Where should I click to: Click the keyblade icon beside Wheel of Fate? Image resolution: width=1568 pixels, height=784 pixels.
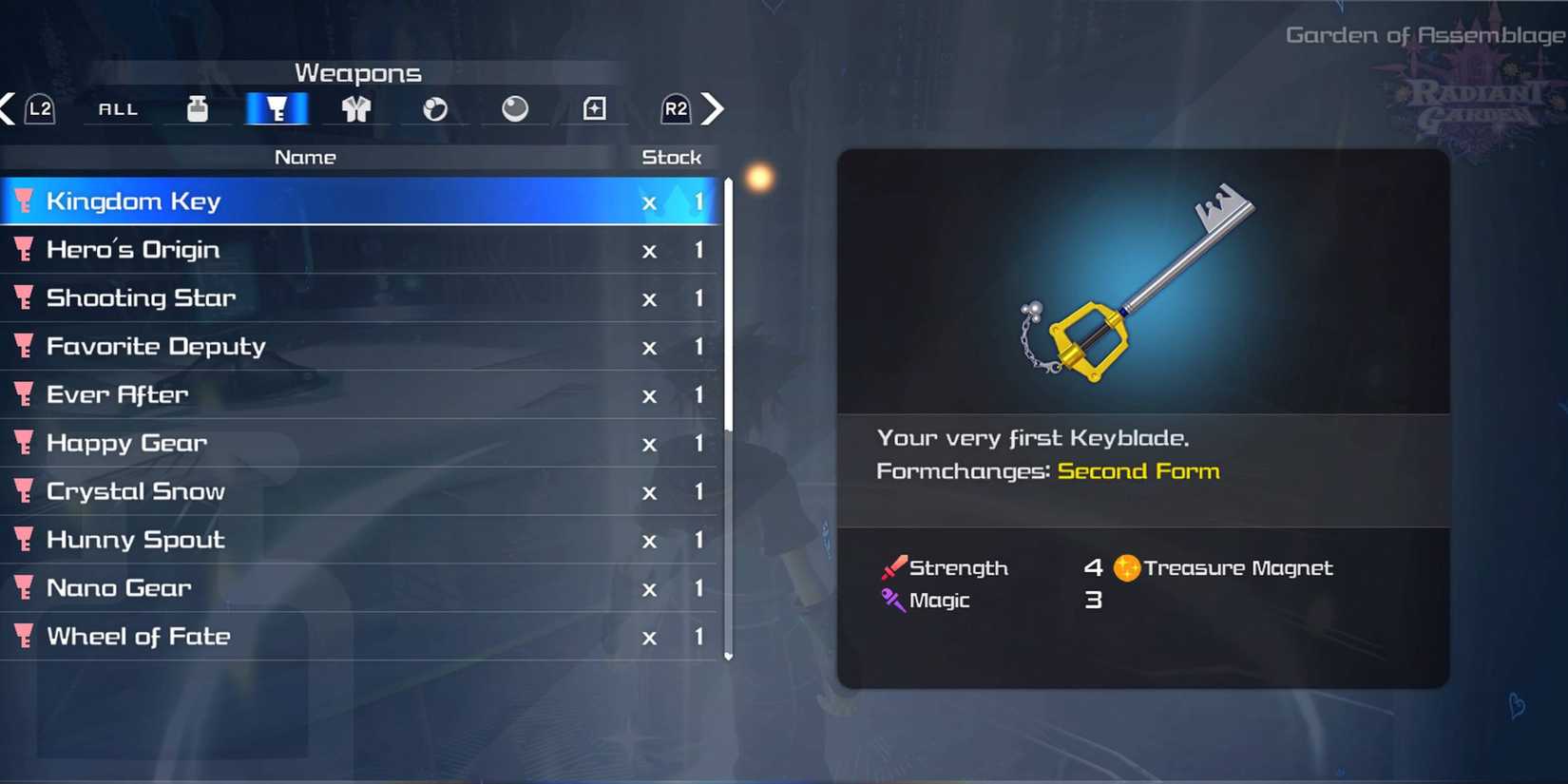(x=24, y=637)
